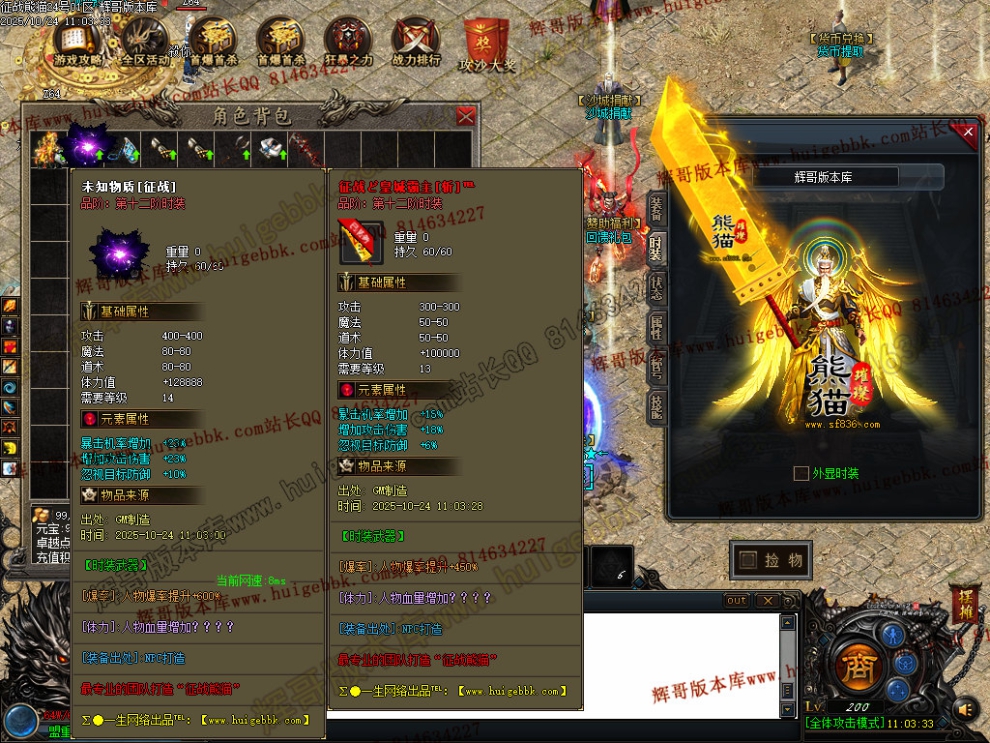Viewport: 990px width, 743px height.
Task: Toggle the 外显时装 checkbox
Action: point(800,473)
